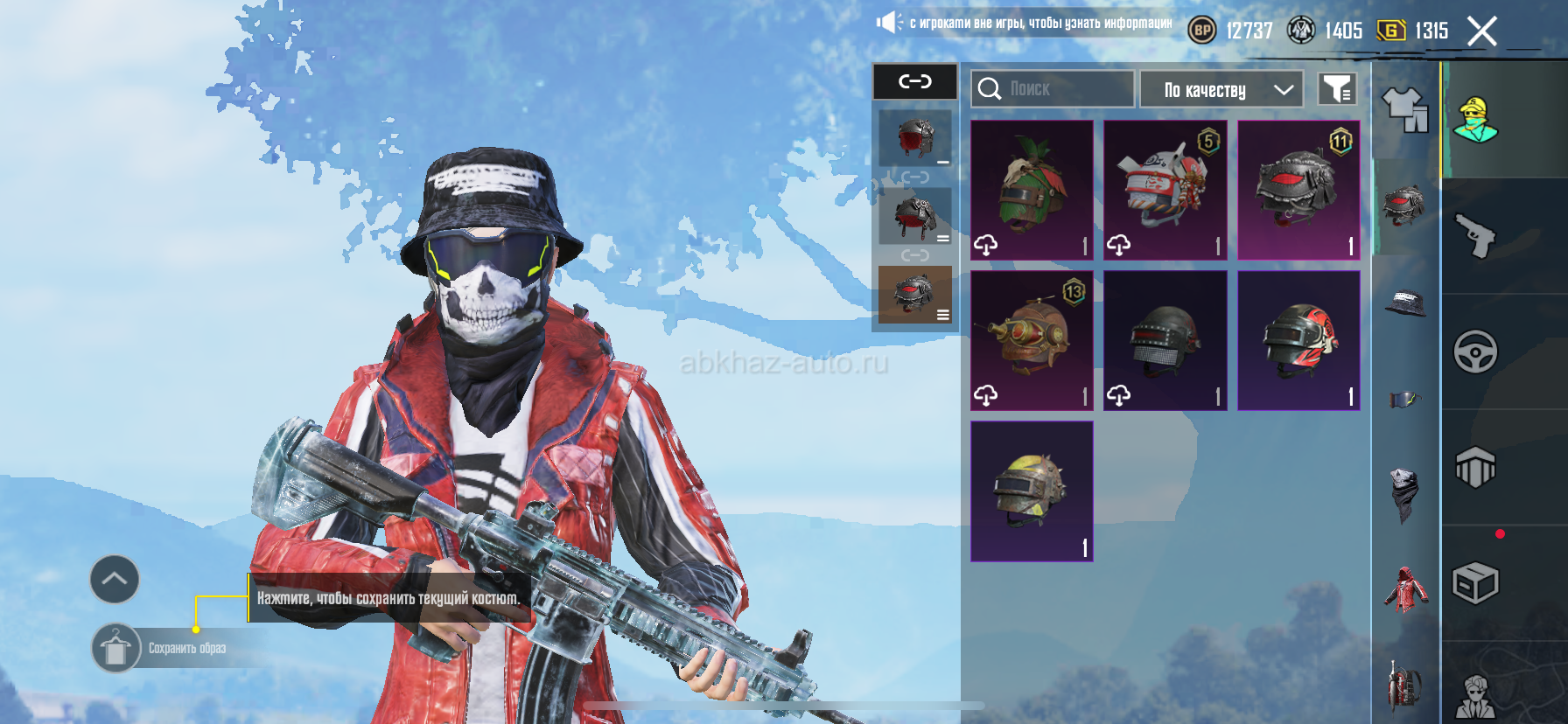Select the red hooded jacket slot
Viewport: 1568px width, 724px height.
click(1405, 590)
